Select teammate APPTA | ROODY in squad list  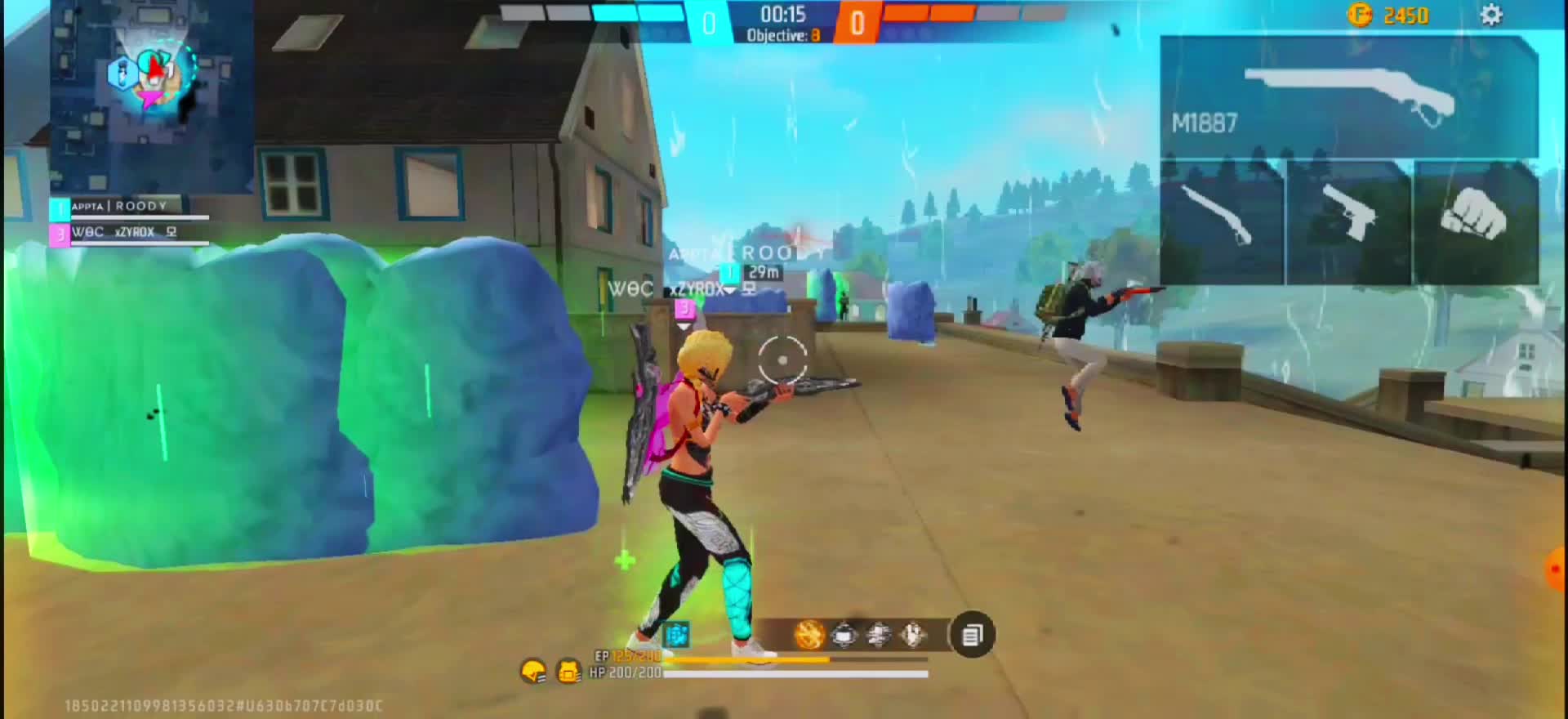click(x=128, y=208)
